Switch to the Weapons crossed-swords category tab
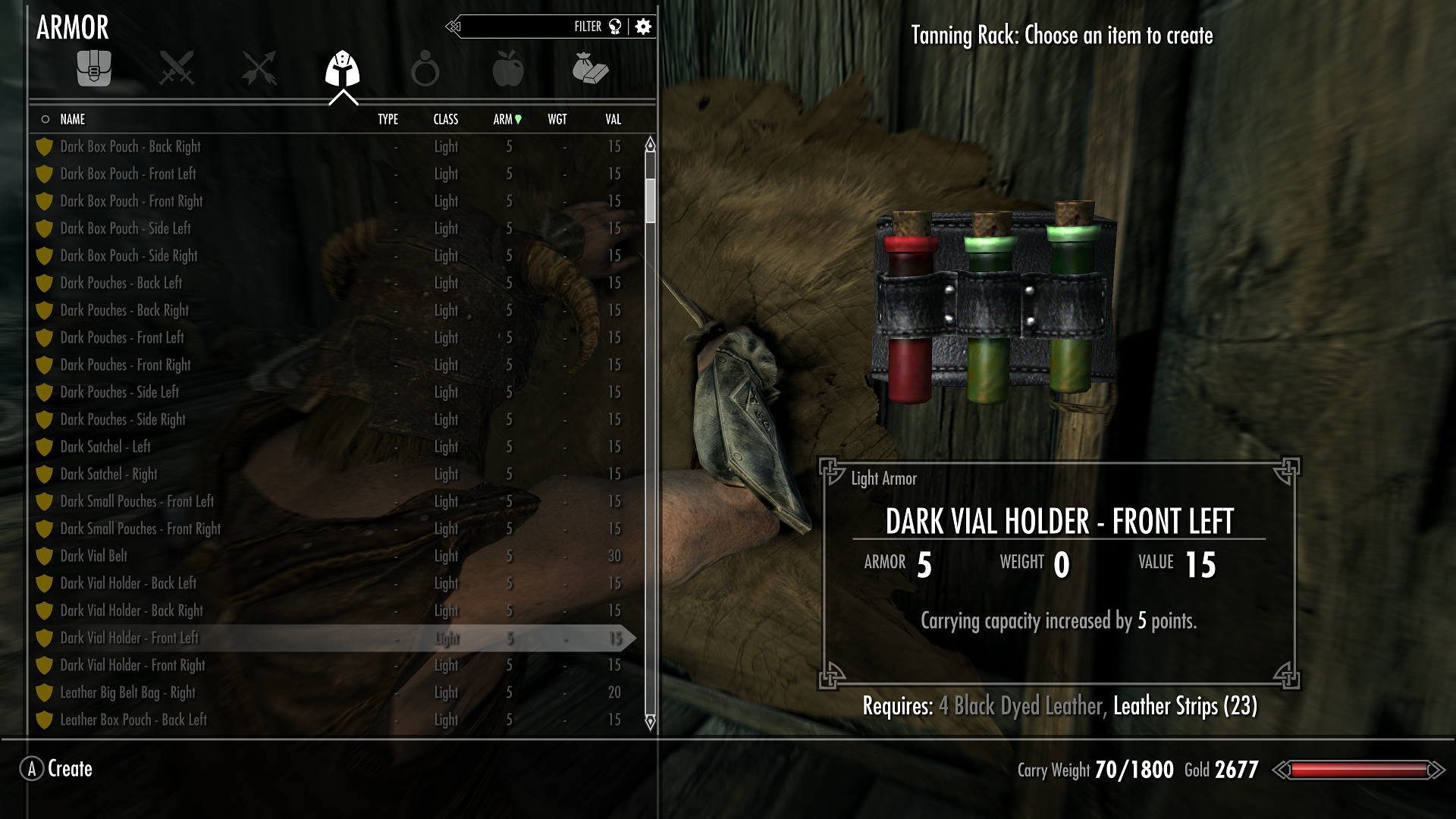This screenshot has height=819, width=1456. click(177, 70)
